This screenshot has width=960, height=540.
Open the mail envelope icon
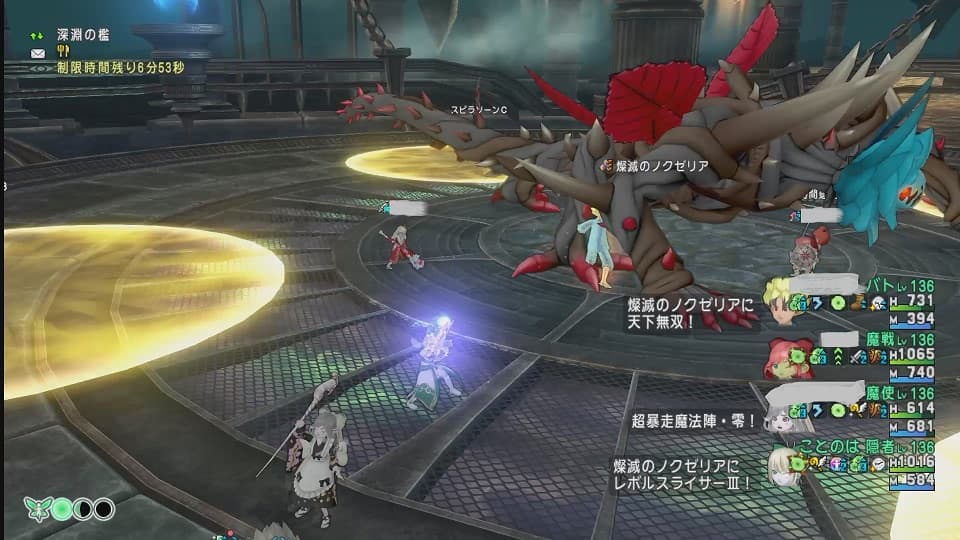[38, 52]
